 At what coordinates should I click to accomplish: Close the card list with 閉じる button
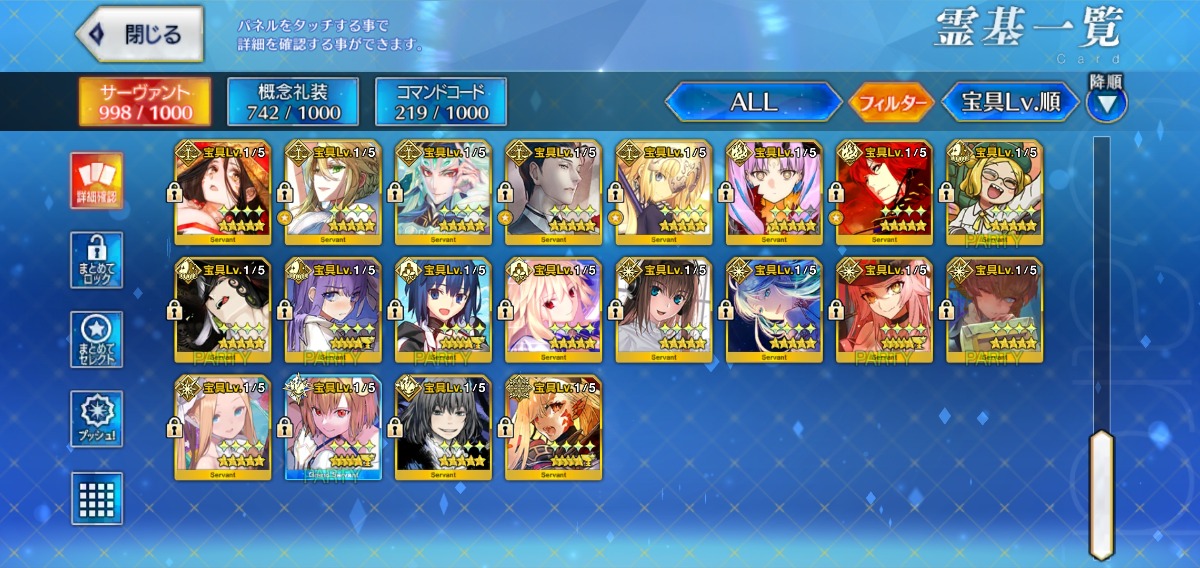141,34
